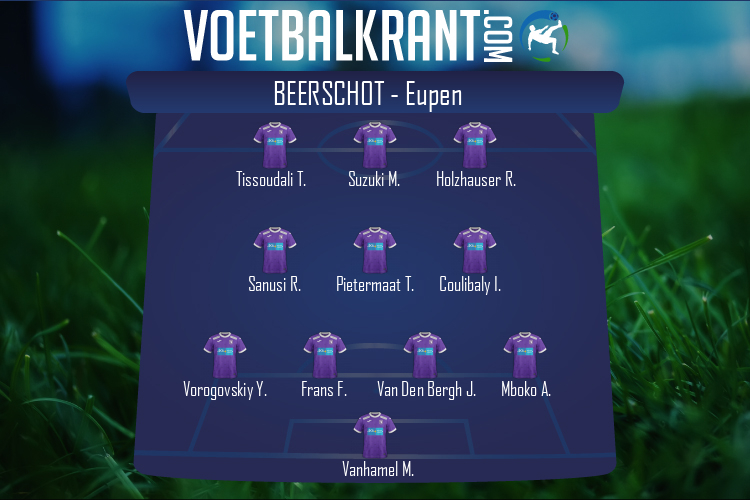Pick Frans F.'s jersey
This screenshot has height=500, width=750.
click(324, 356)
